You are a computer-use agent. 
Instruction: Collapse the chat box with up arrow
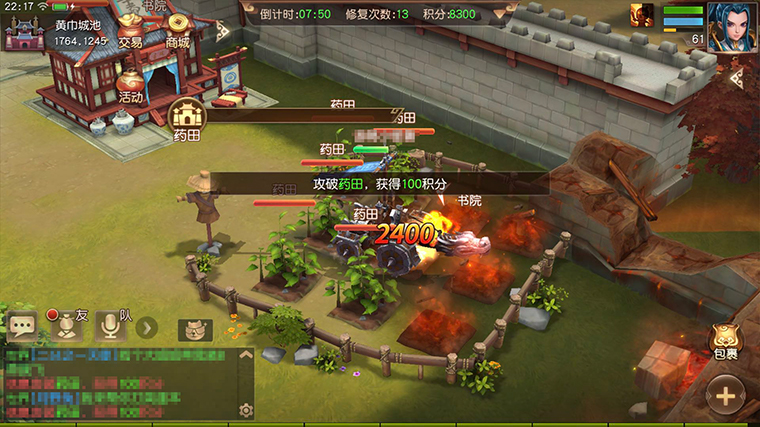[x=246, y=356]
